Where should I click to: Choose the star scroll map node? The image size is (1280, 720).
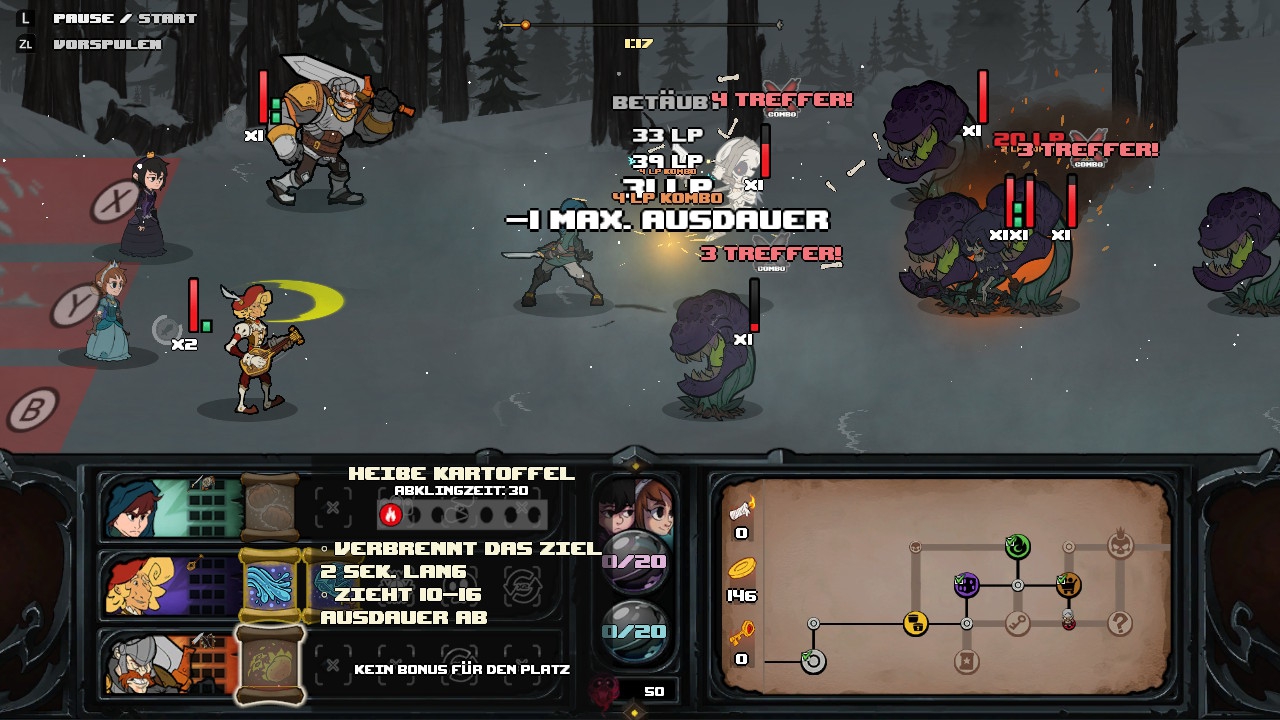pyautogui.click(x=966, y=661)
